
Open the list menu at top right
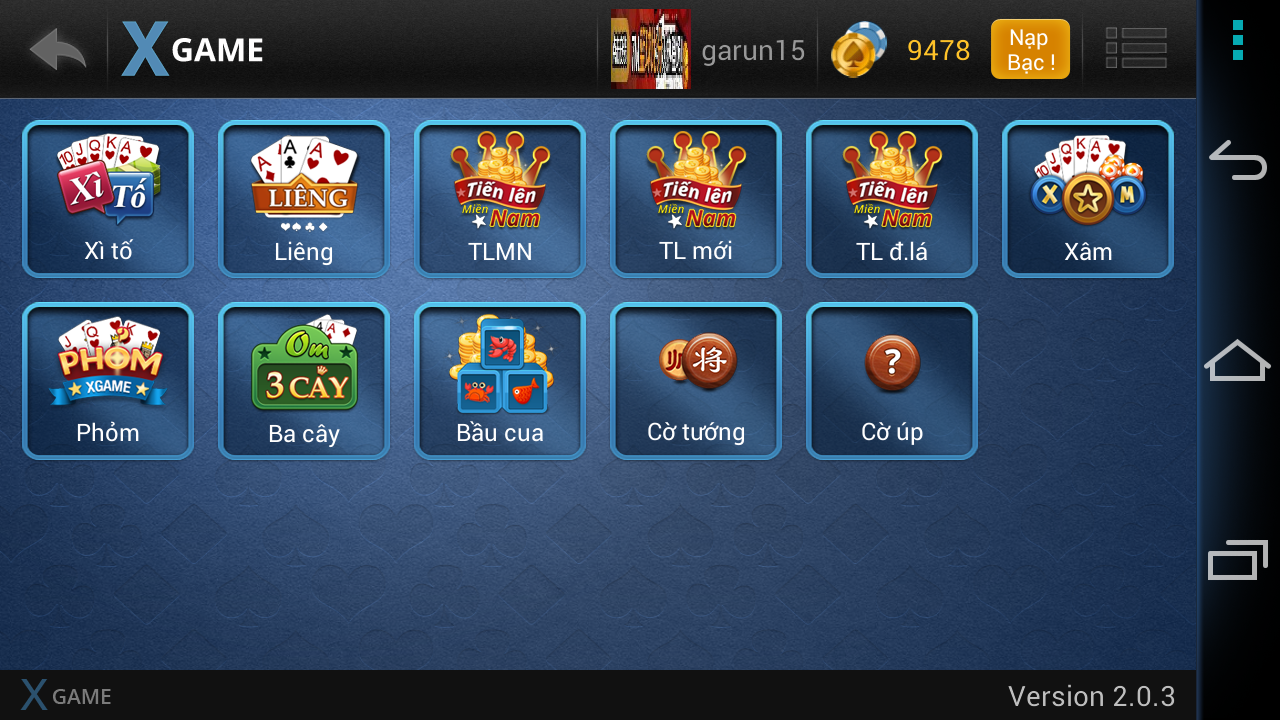tap(1136, 47)
